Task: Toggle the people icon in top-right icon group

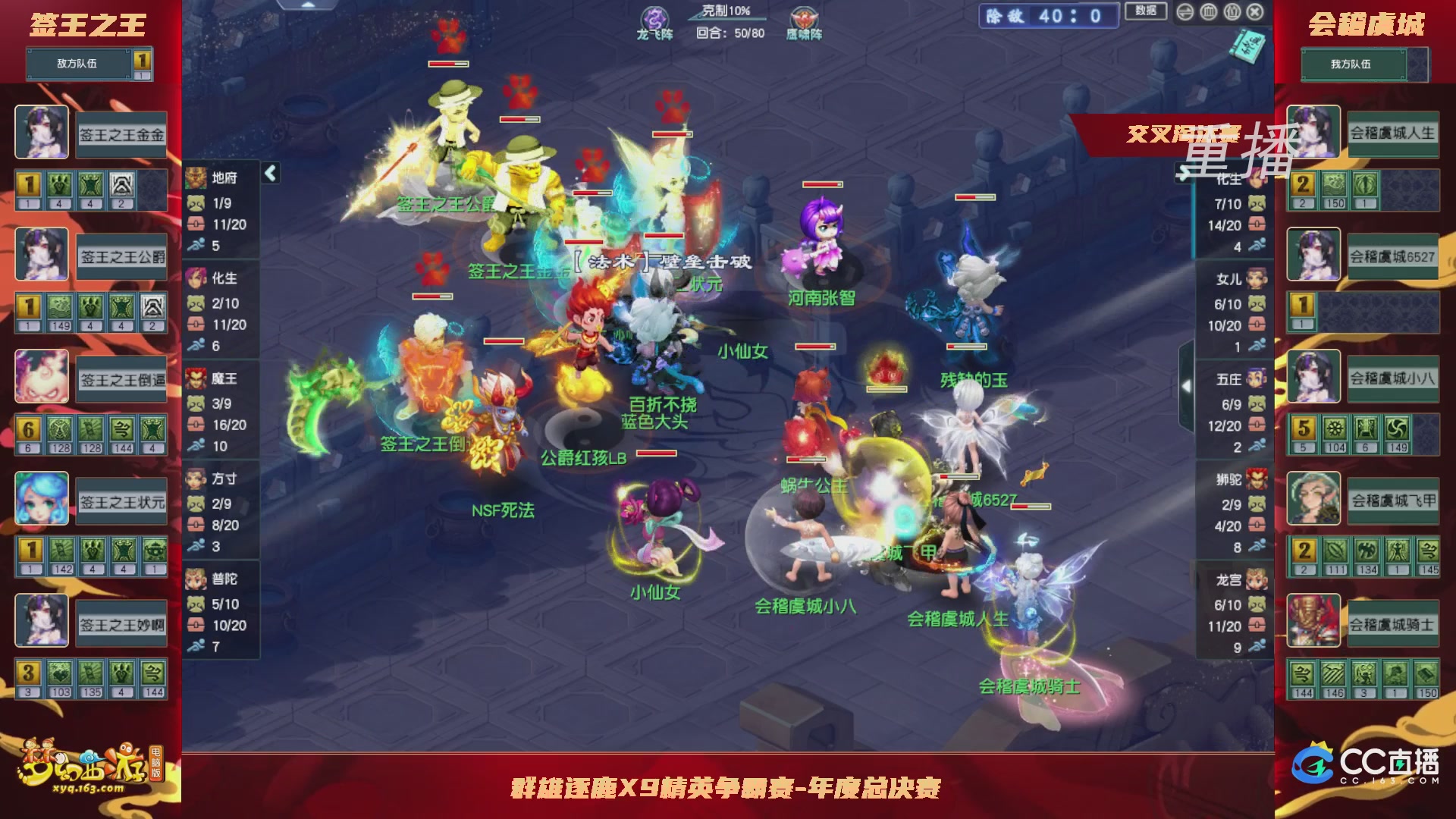Action: [x=1232, y=12]
